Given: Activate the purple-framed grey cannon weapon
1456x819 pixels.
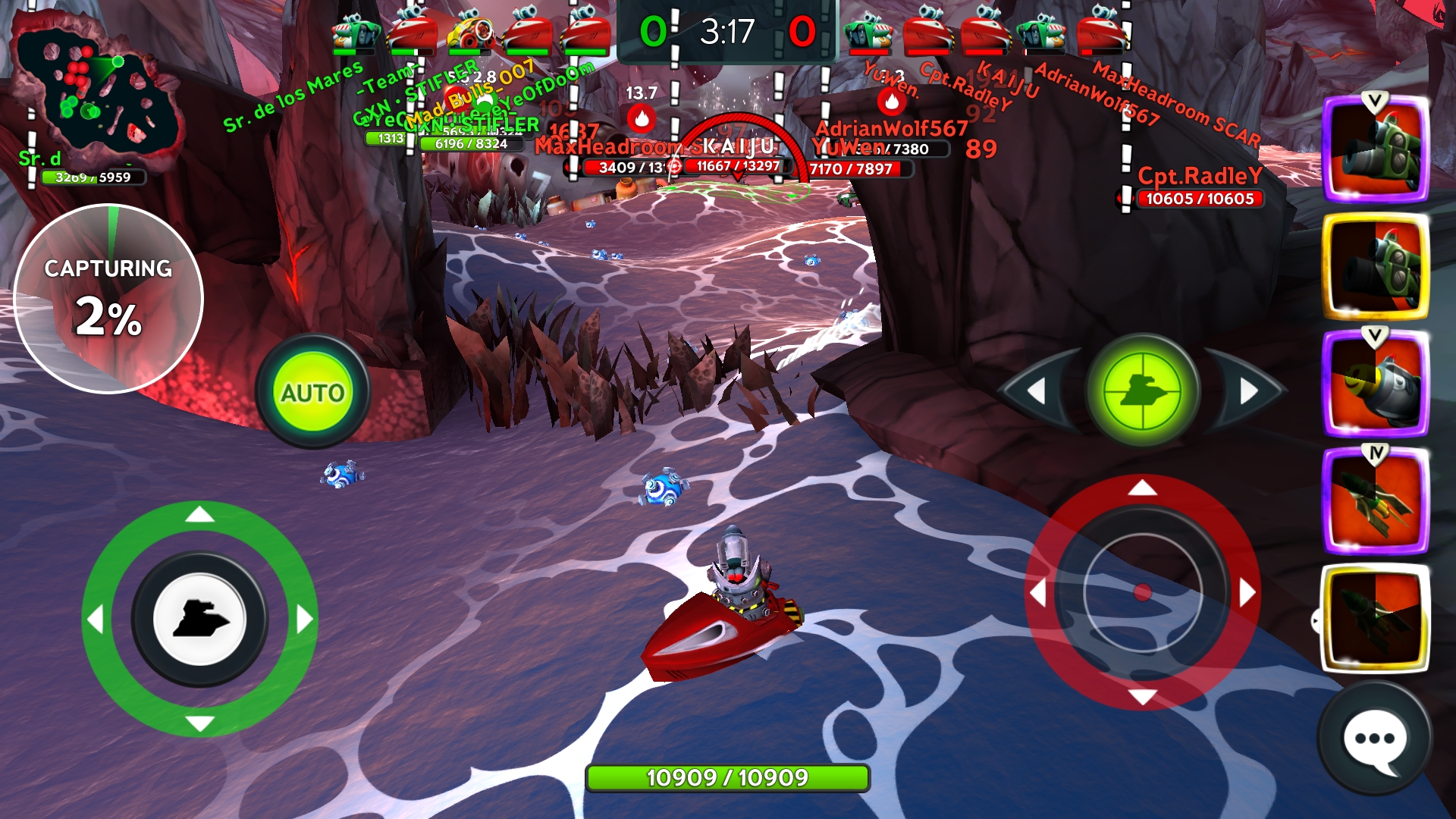Looking at the screenshot, I should [1376, 384].
